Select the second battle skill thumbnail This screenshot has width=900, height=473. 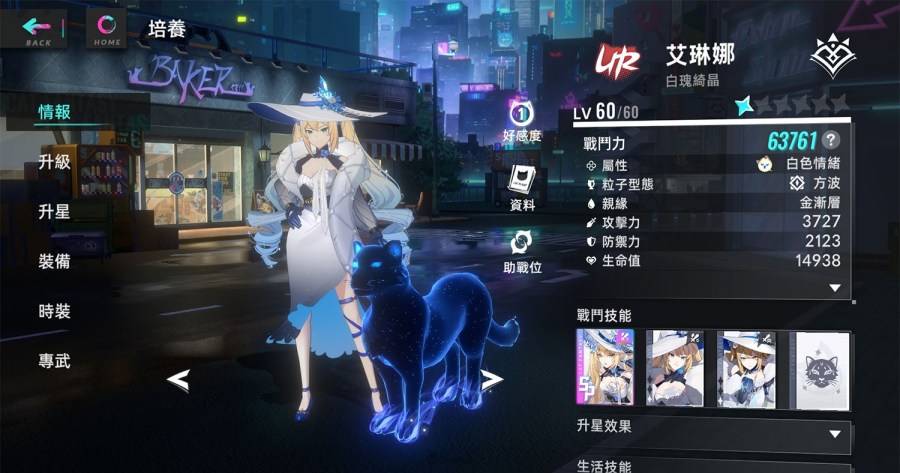point(675,367)
